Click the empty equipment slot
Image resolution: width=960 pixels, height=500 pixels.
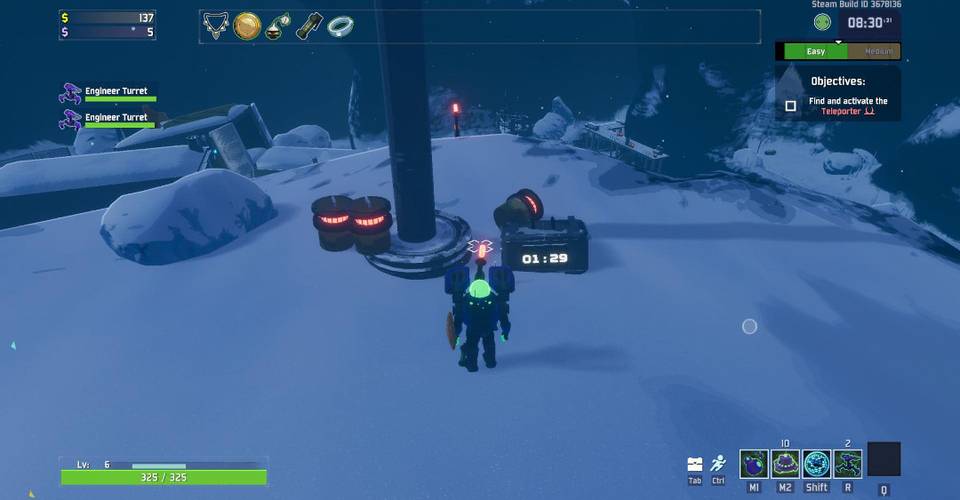click(884, 459)
